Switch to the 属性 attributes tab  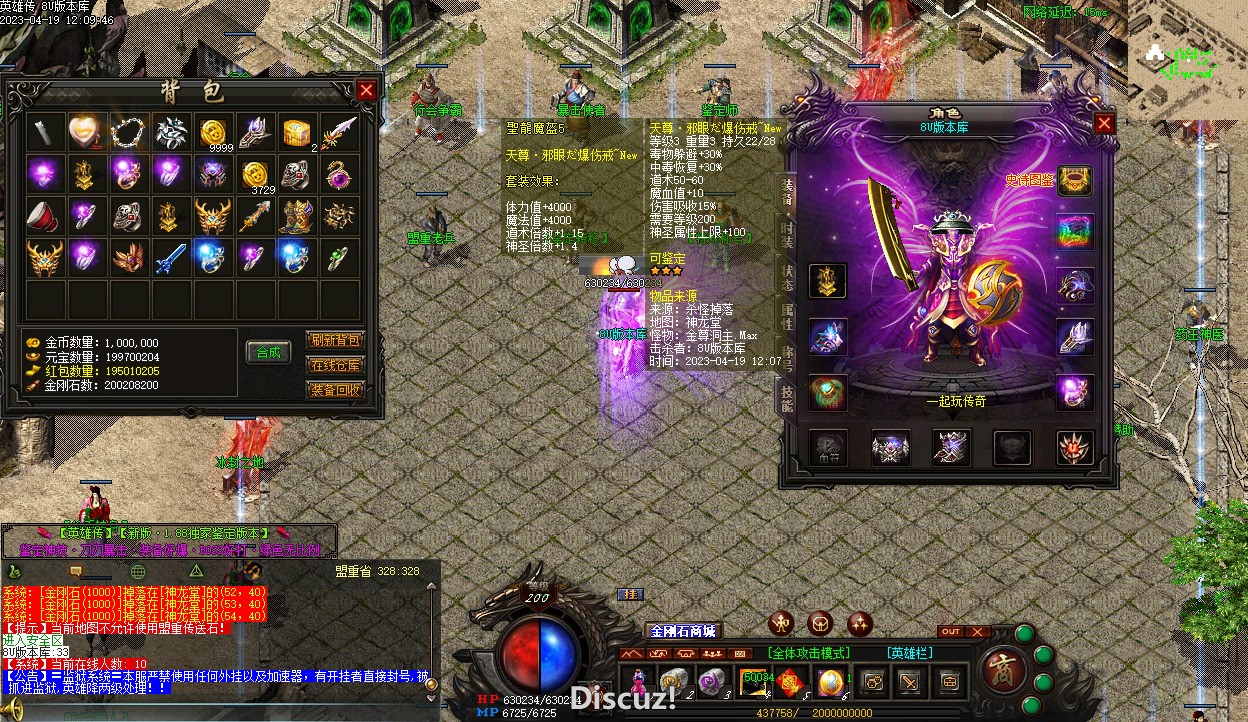click(788, 317)
